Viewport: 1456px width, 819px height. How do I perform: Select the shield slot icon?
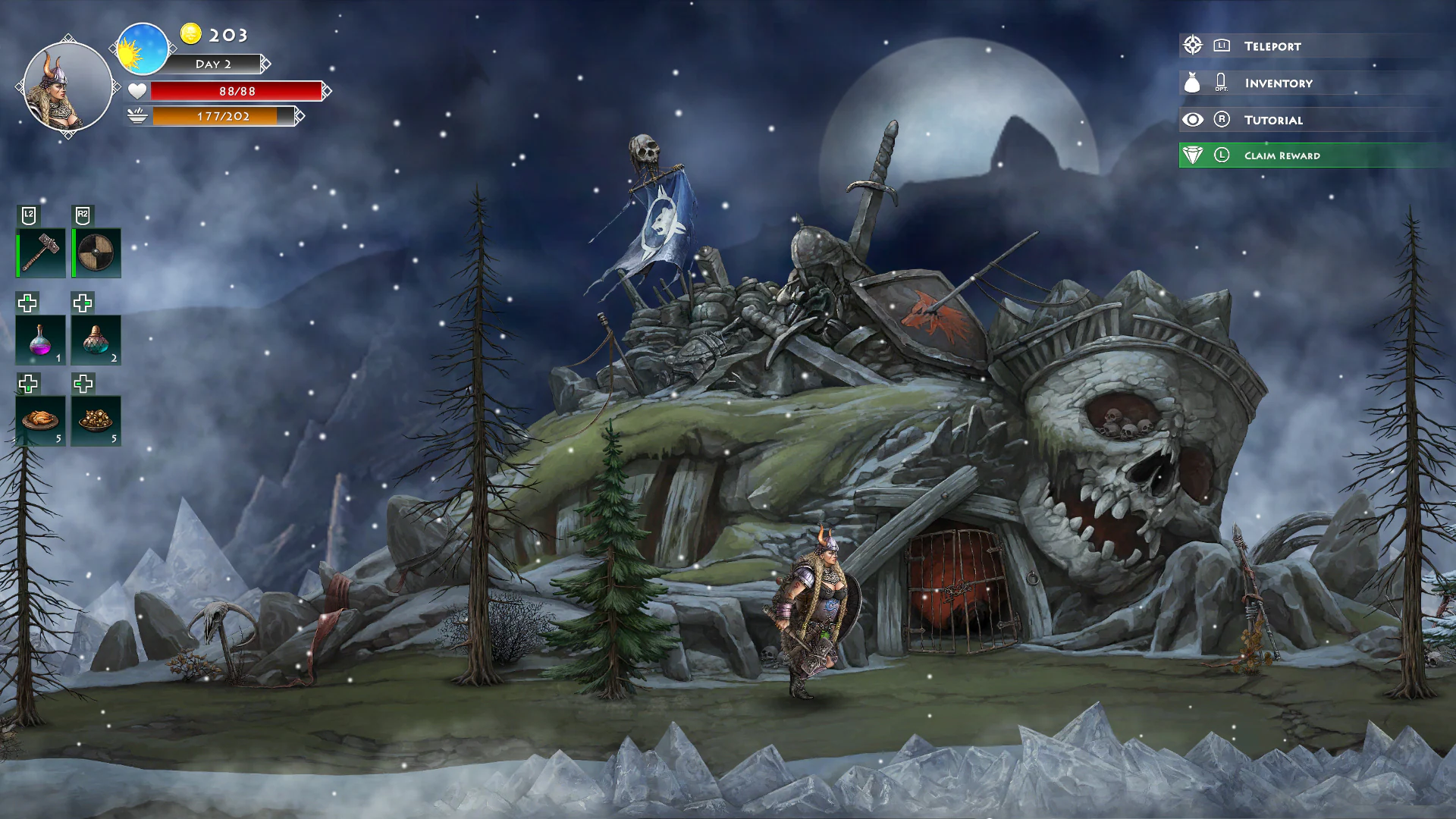point(96,252)
